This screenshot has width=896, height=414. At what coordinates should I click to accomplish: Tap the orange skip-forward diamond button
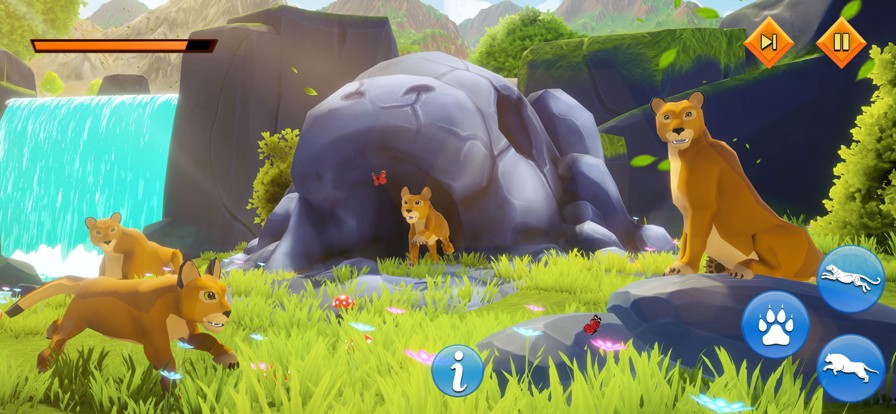click(x=768, y=42)
